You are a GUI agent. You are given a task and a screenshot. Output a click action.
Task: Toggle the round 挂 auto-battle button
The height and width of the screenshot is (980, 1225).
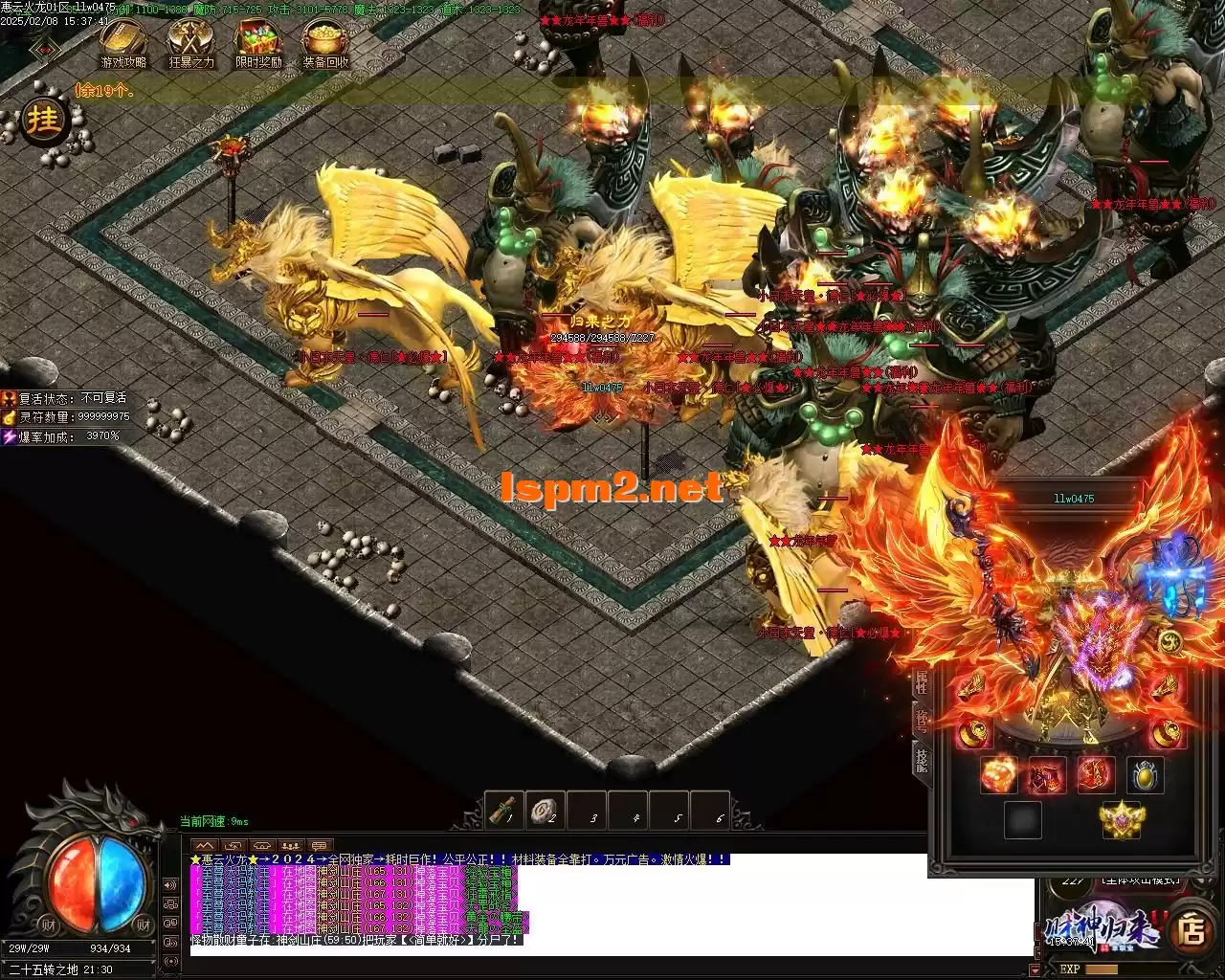(44, 121)
